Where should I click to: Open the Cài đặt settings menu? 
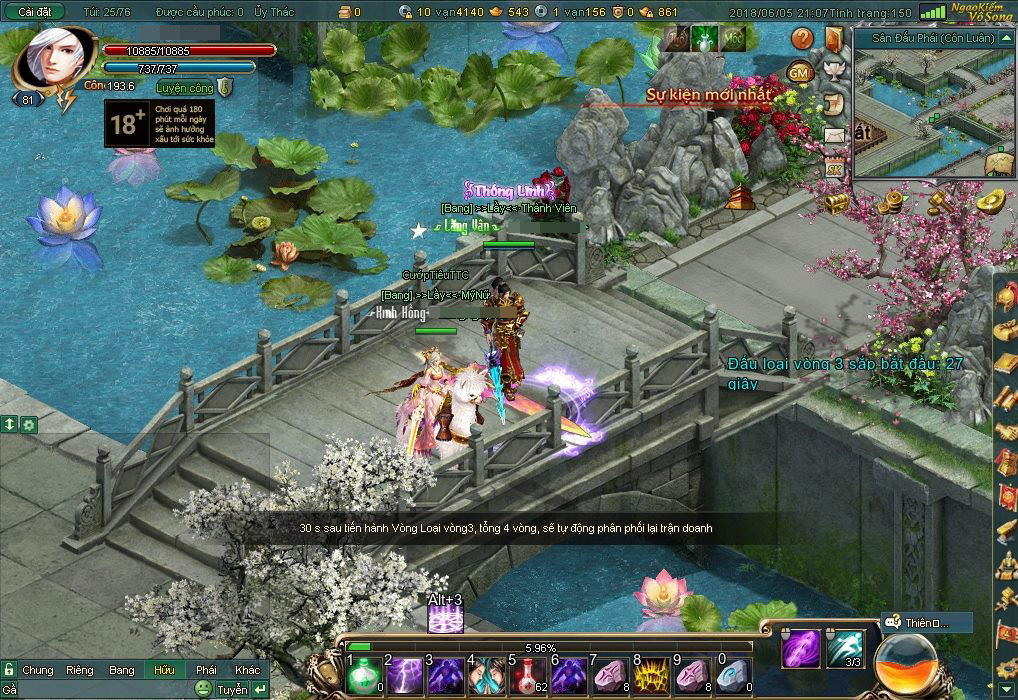coord(35,12)
